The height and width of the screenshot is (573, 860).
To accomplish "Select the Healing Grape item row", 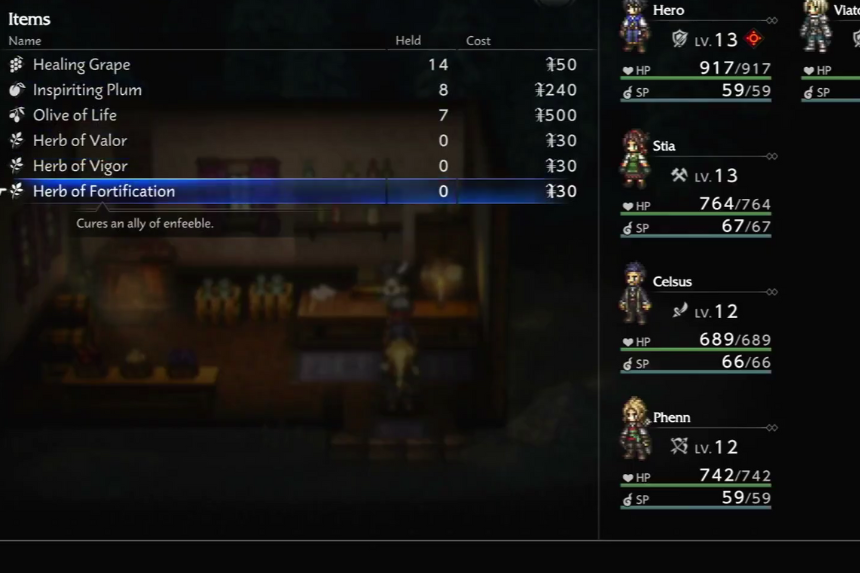I will (82, 65).
